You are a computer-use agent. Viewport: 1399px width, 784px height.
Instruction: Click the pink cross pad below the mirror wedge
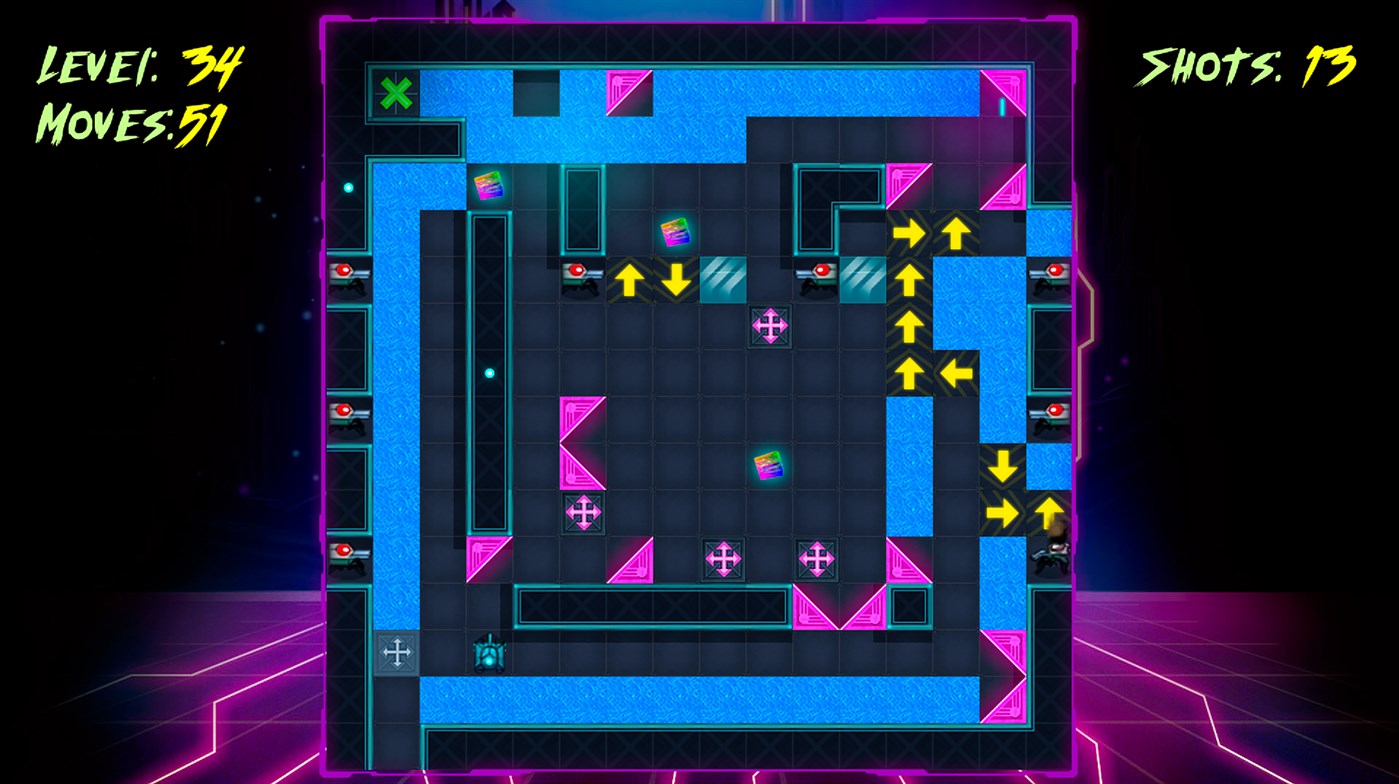(x=586, y=510)
